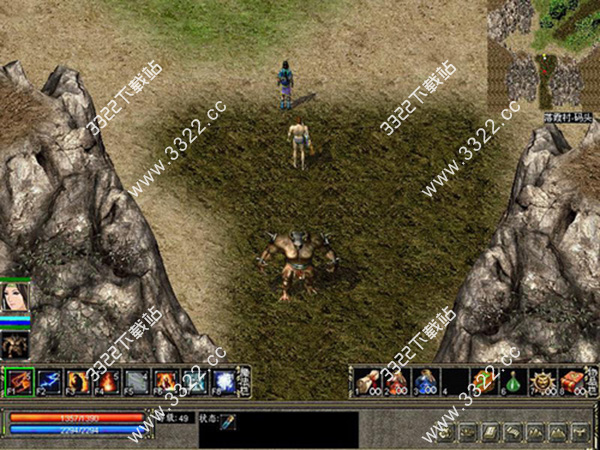This screenshot has height=450, width=600.
Task: Click the status potion buff icon
Action: click(x=228, y=423)
